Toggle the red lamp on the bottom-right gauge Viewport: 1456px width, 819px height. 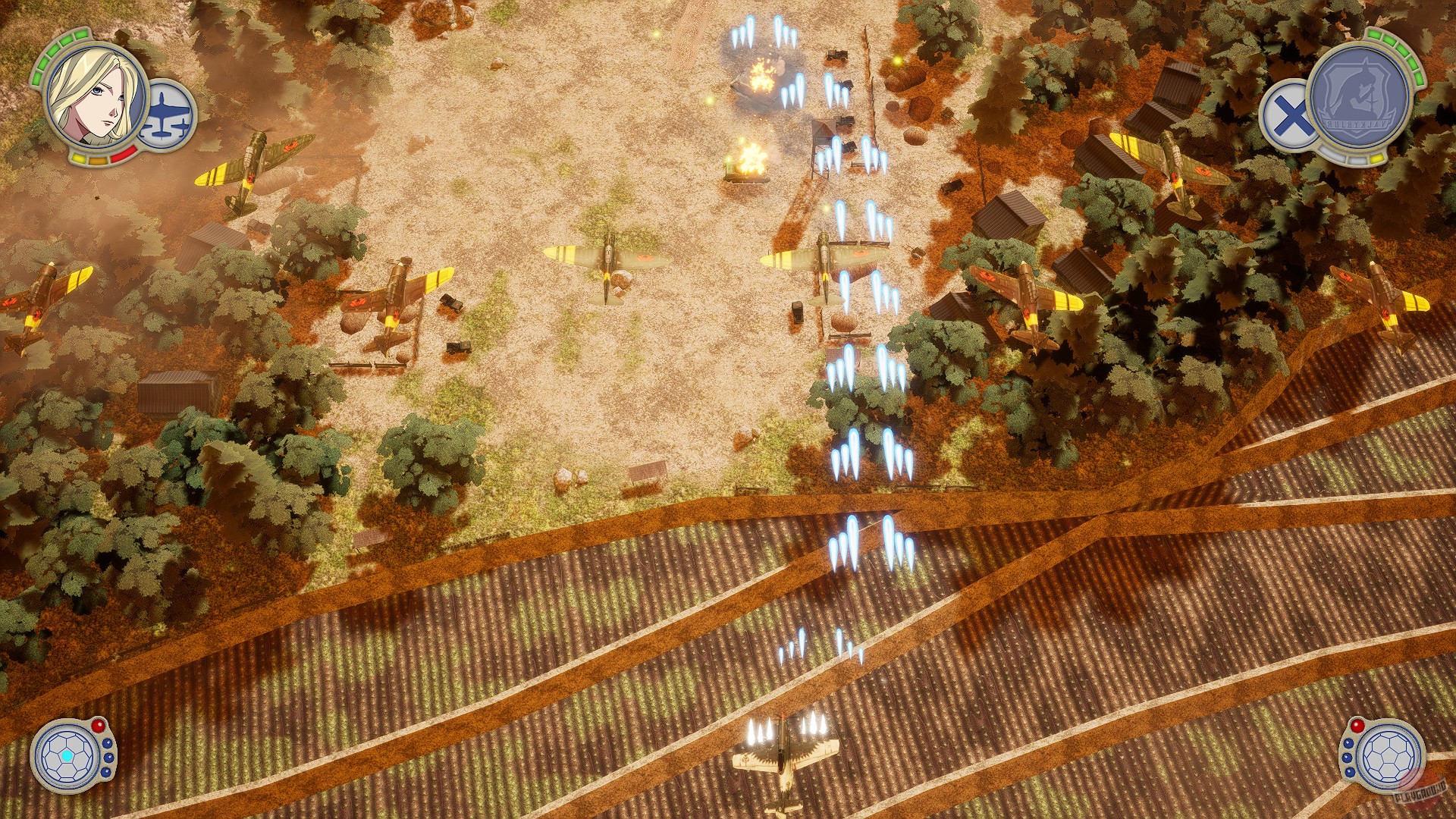tap(1357, 726)
